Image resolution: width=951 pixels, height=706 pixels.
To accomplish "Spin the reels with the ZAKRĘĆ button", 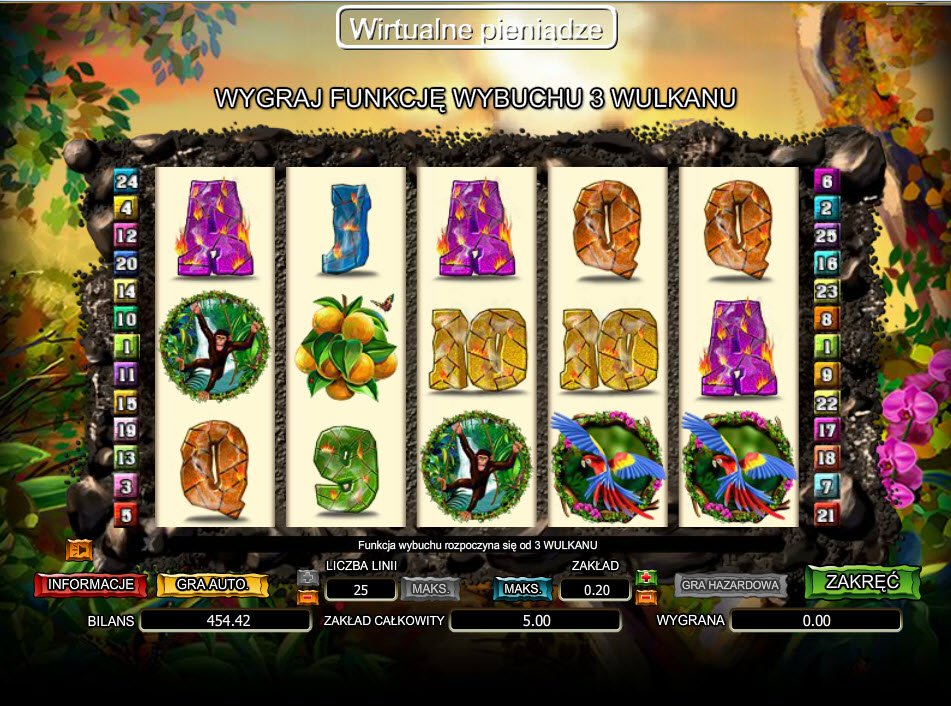I will (x=862, y=582).
